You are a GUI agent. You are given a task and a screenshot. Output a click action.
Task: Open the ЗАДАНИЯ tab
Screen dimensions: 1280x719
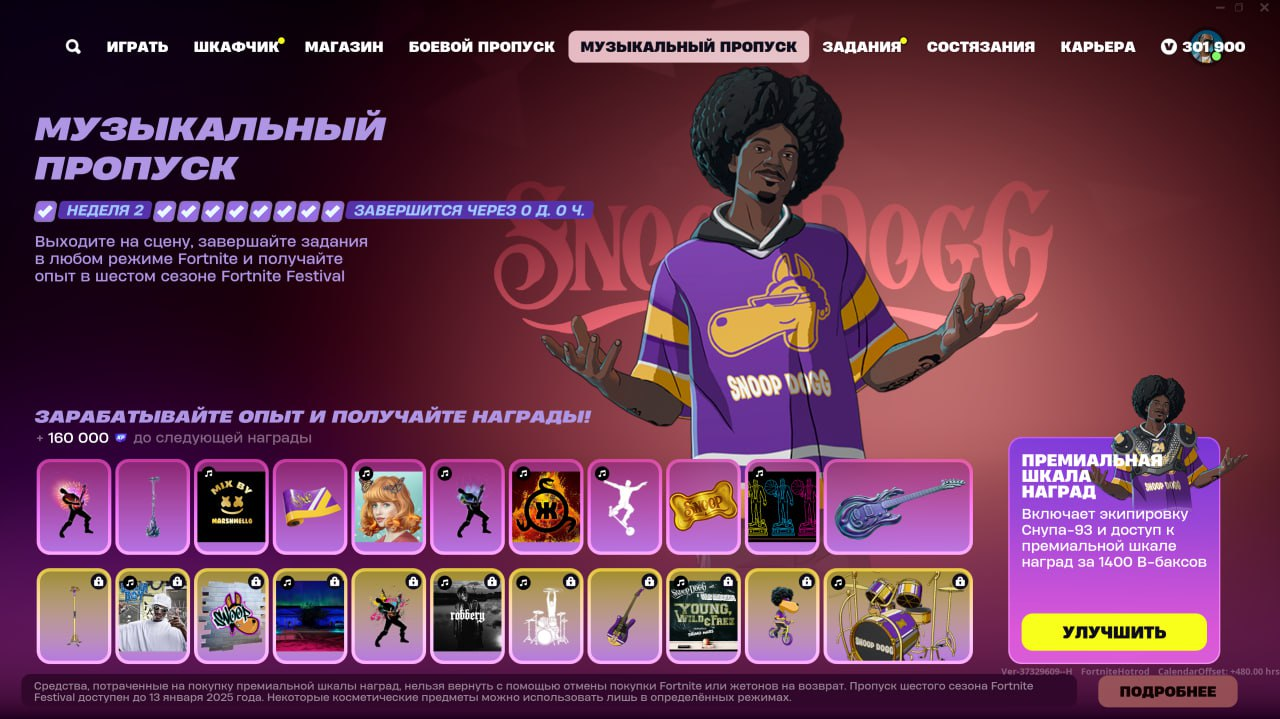point(861,47)
